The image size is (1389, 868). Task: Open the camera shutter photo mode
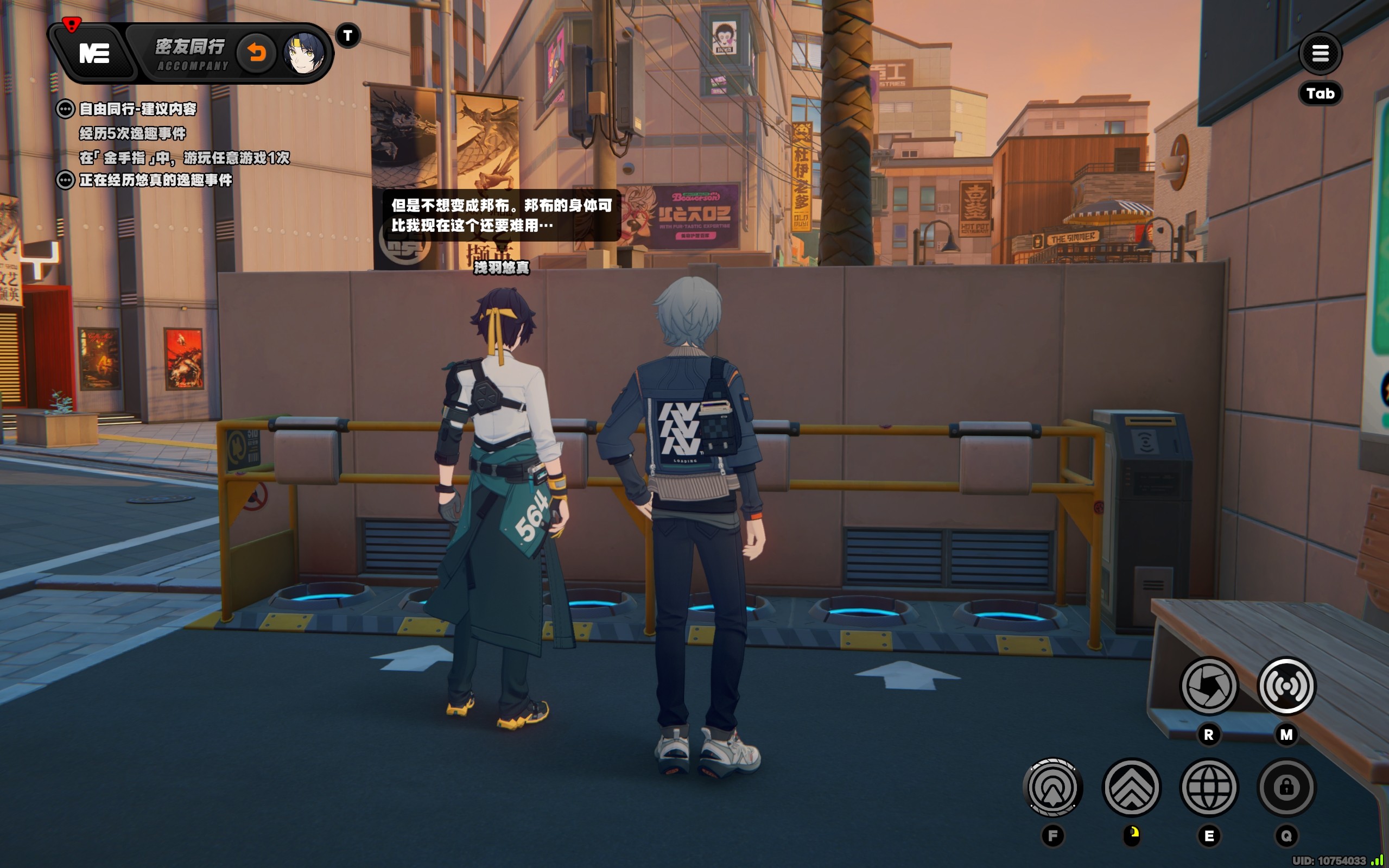pyautogui.click(x=1208, y=686)
